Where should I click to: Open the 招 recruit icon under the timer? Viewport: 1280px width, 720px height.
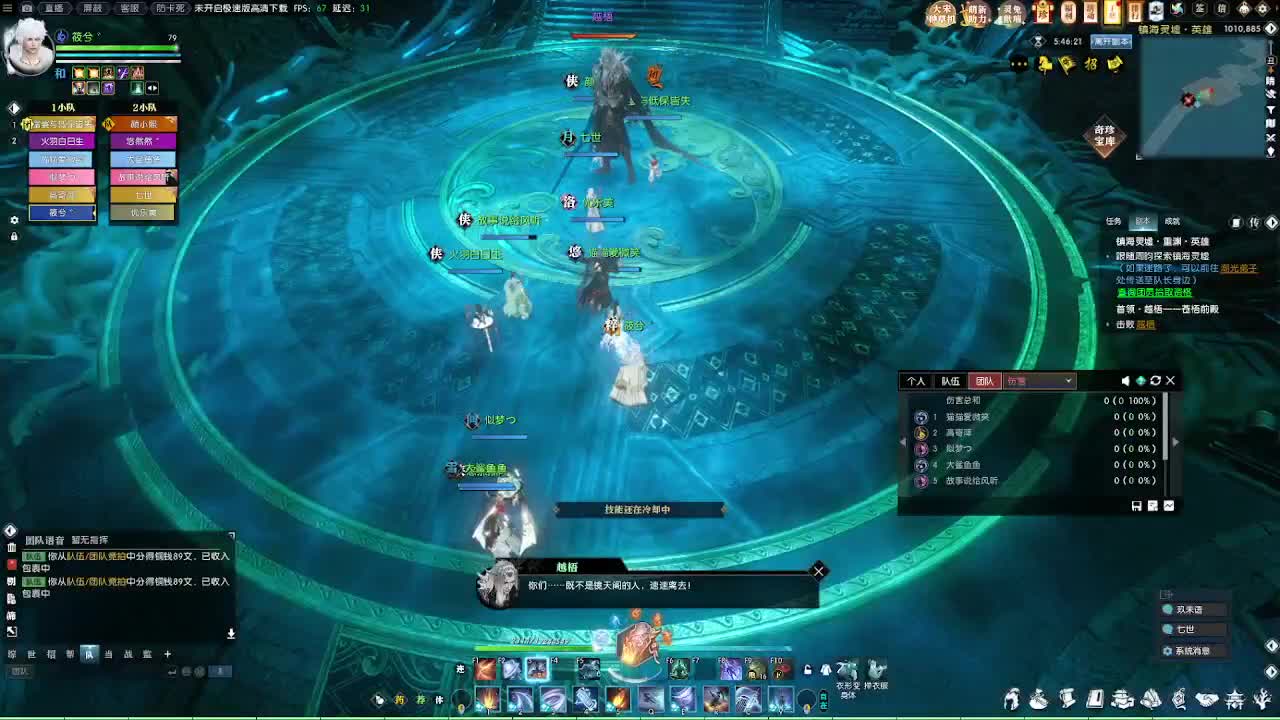click(1093, 63)
